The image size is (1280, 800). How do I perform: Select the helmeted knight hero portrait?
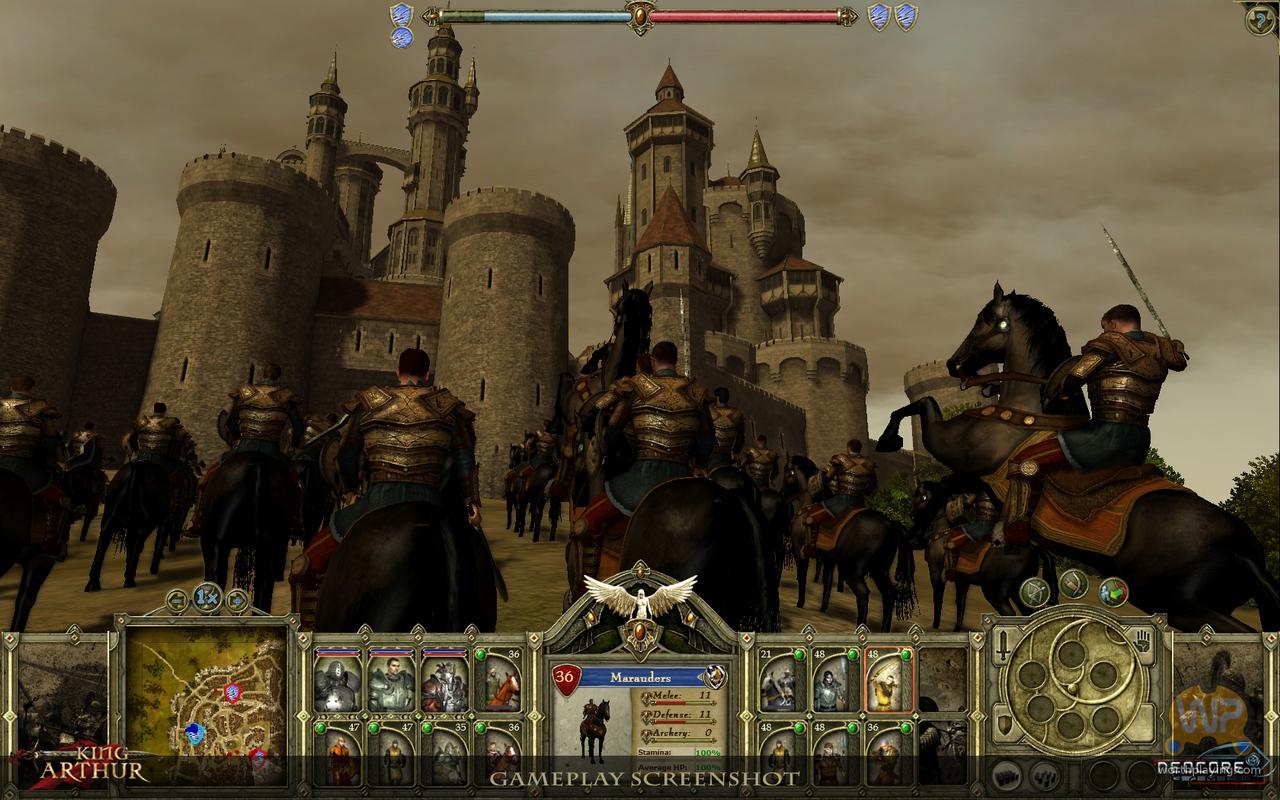point(336,681)
